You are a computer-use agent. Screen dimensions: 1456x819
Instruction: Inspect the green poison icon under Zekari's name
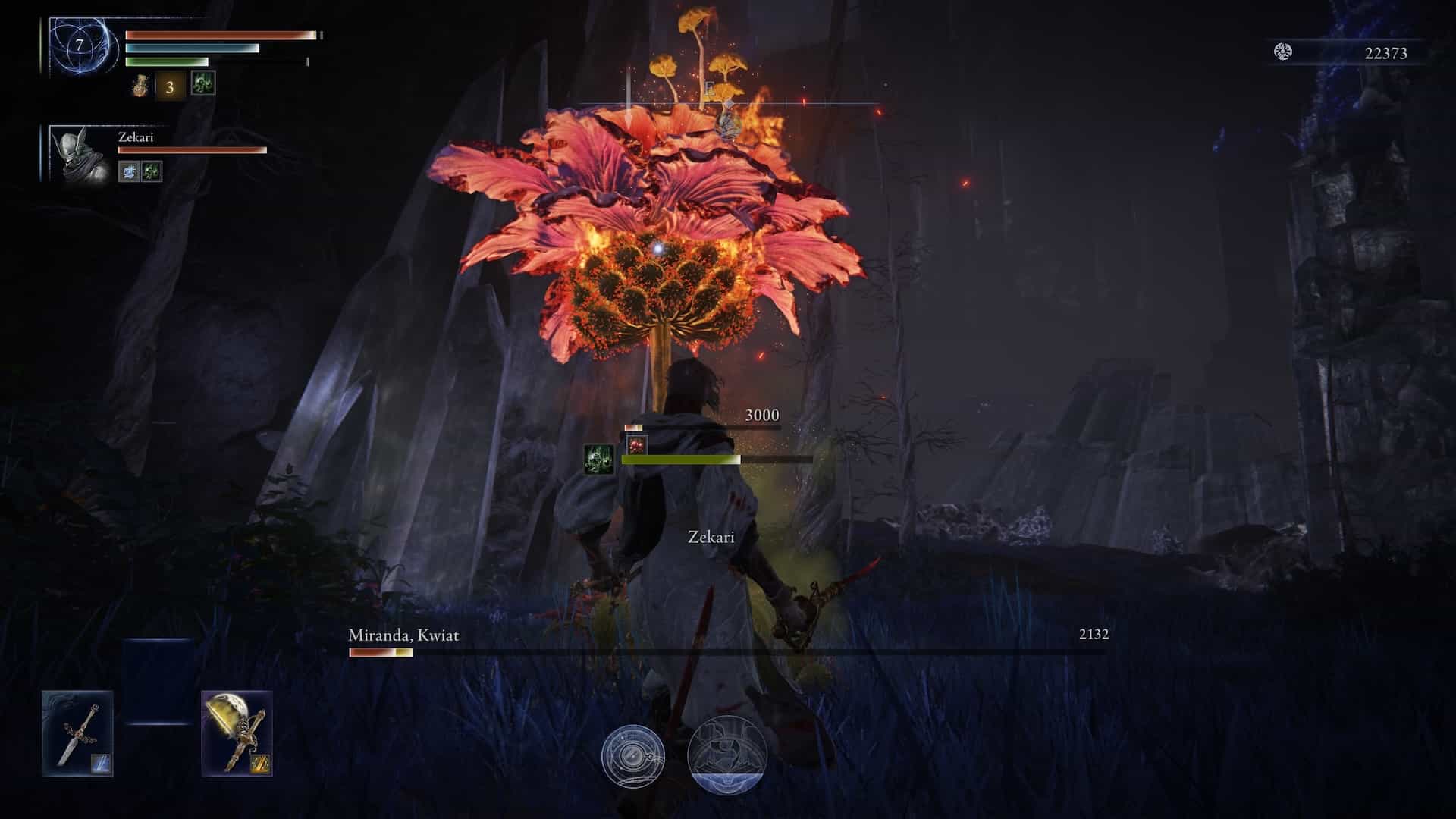(152, 172)
